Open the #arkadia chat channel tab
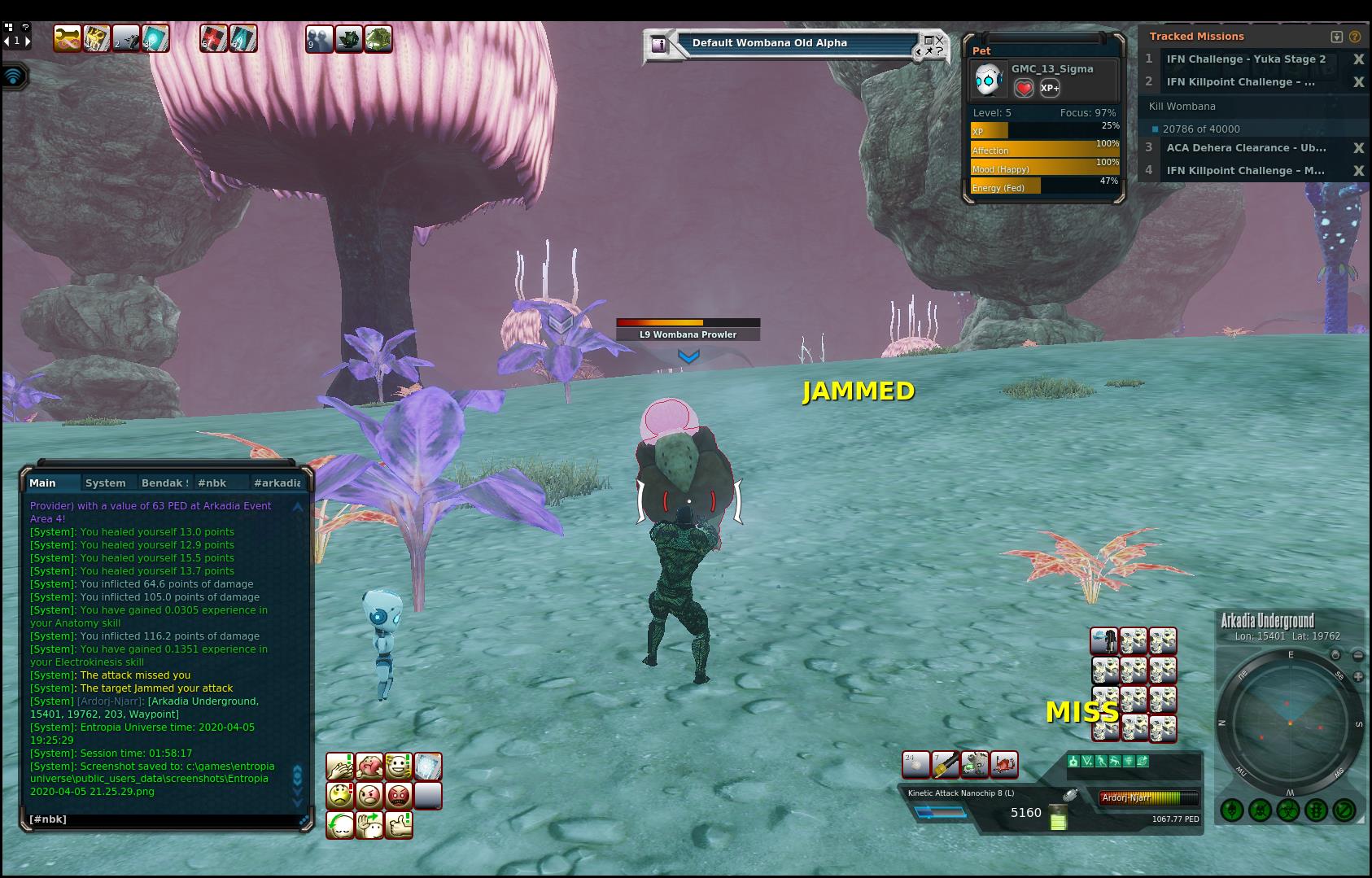The image size is (1372, 878). pos(277,483)
